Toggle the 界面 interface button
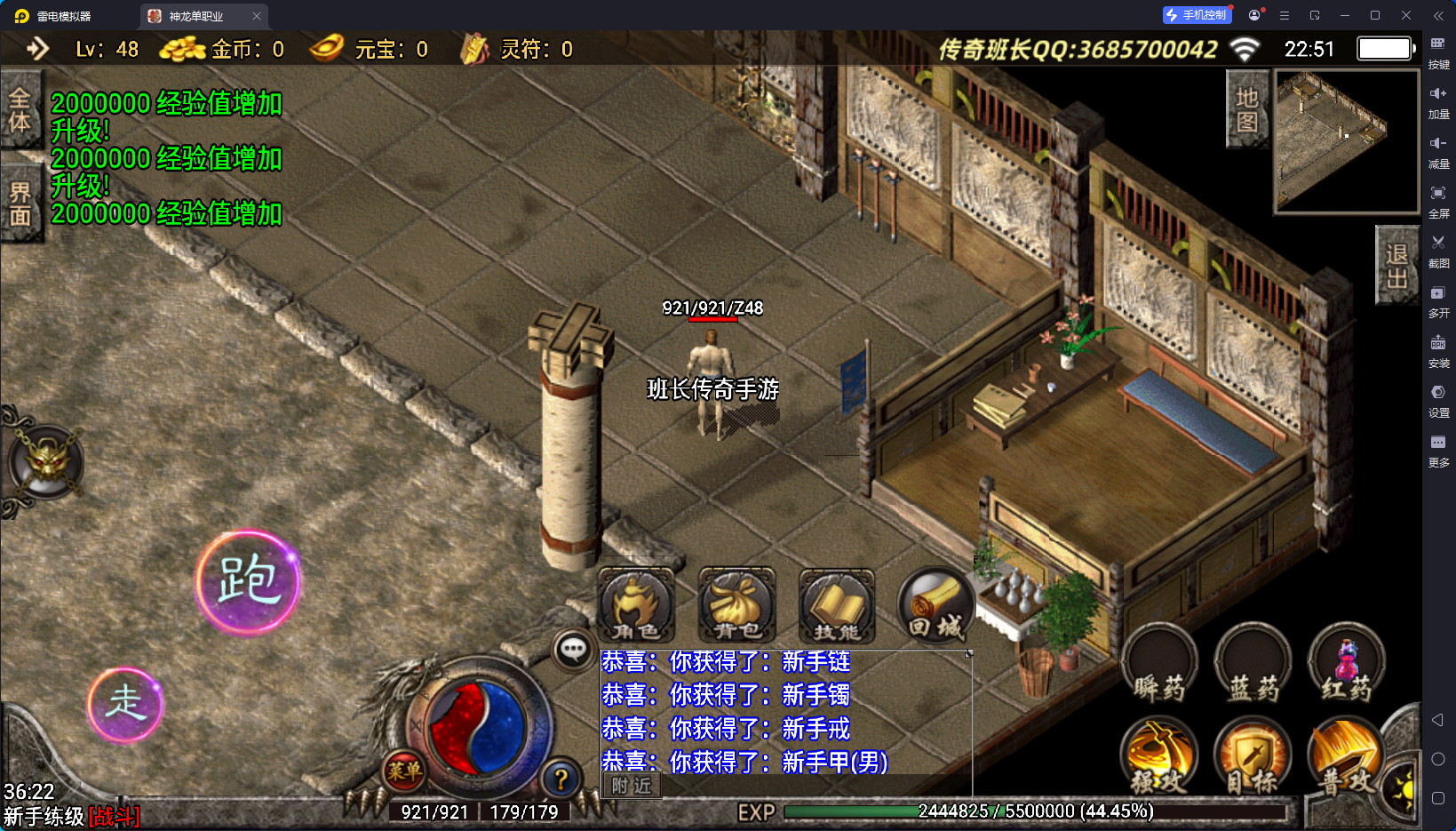This screenshot has width=1456, height=831. point(20,204)
